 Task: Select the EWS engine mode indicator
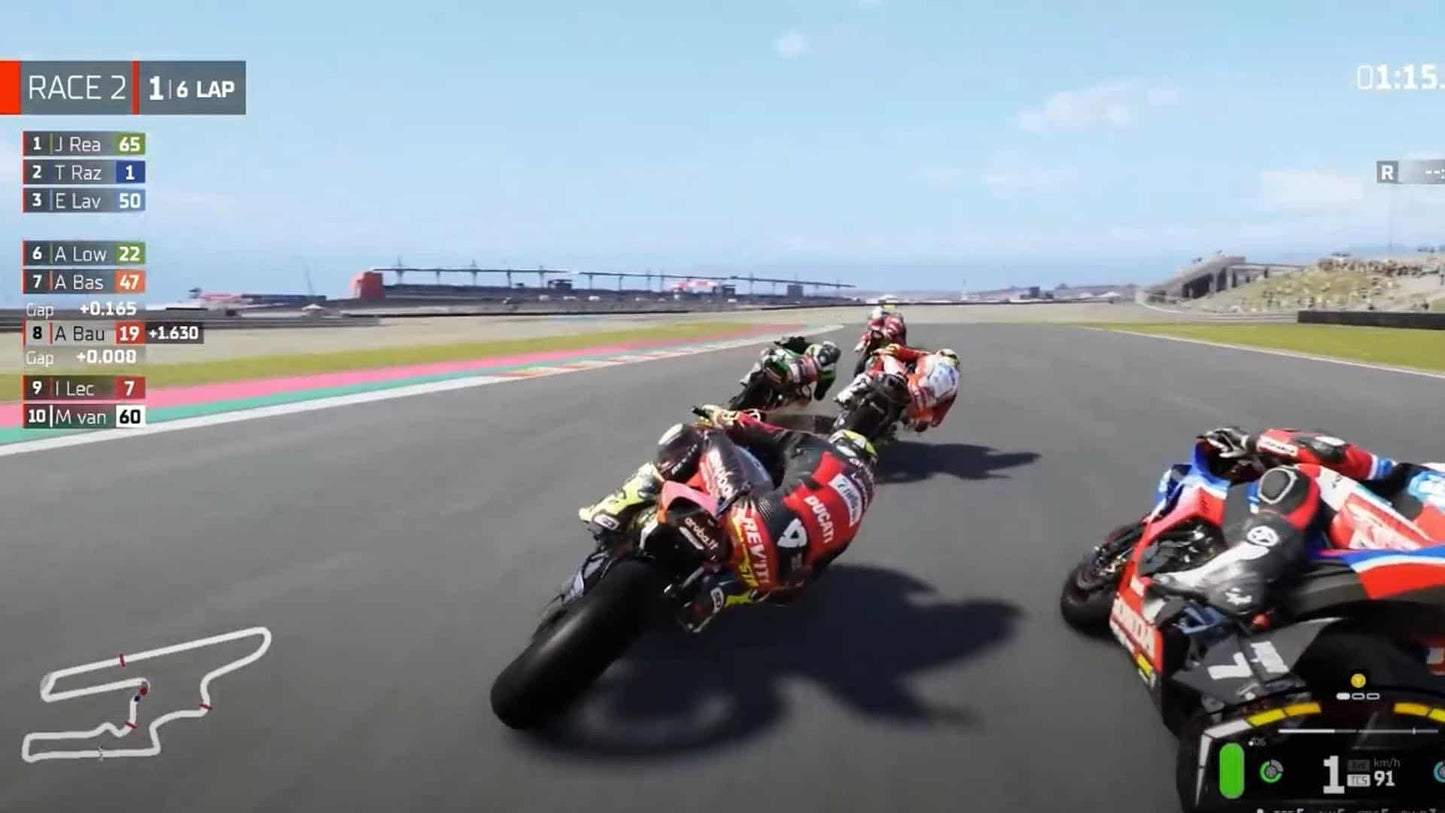click(x=1359, y=764)
